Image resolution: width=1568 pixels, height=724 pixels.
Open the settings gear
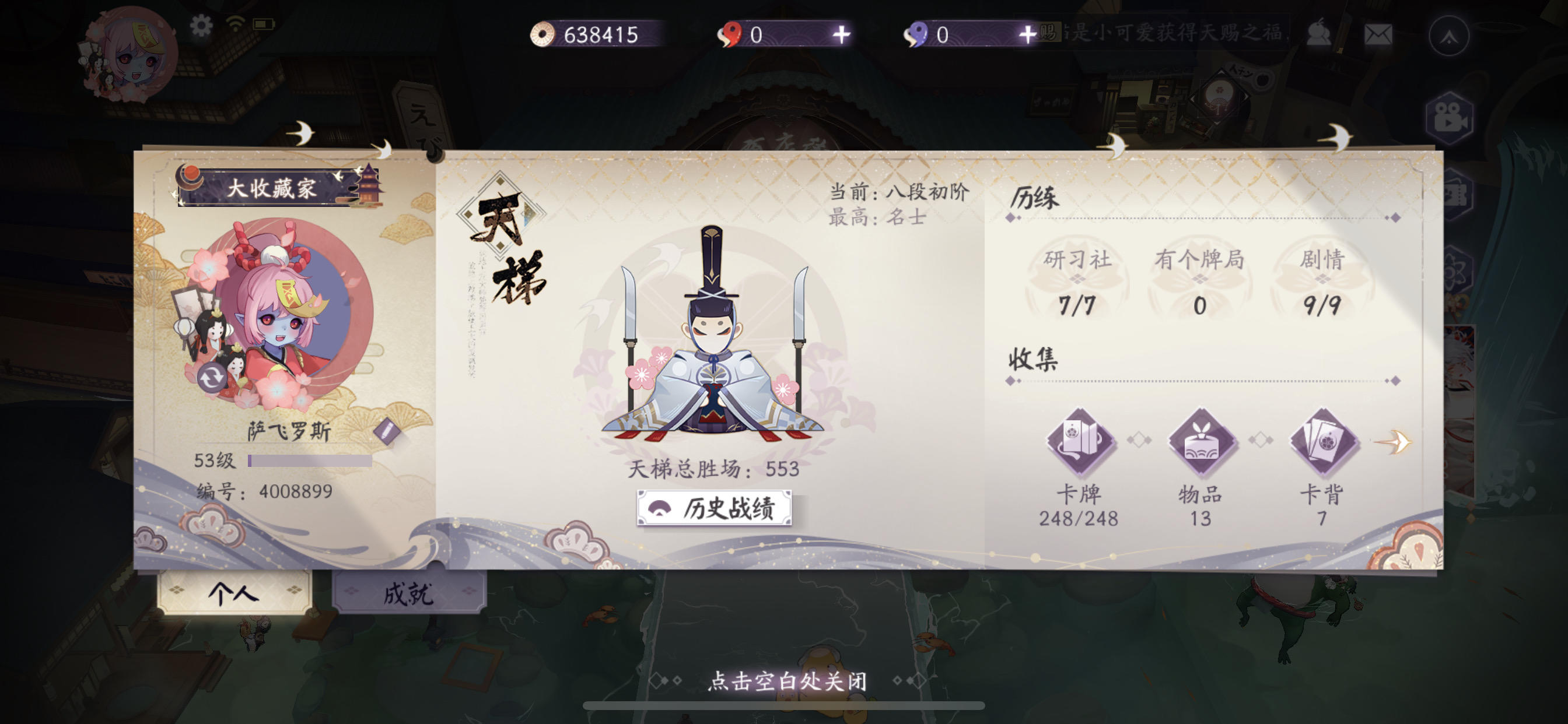201,27
